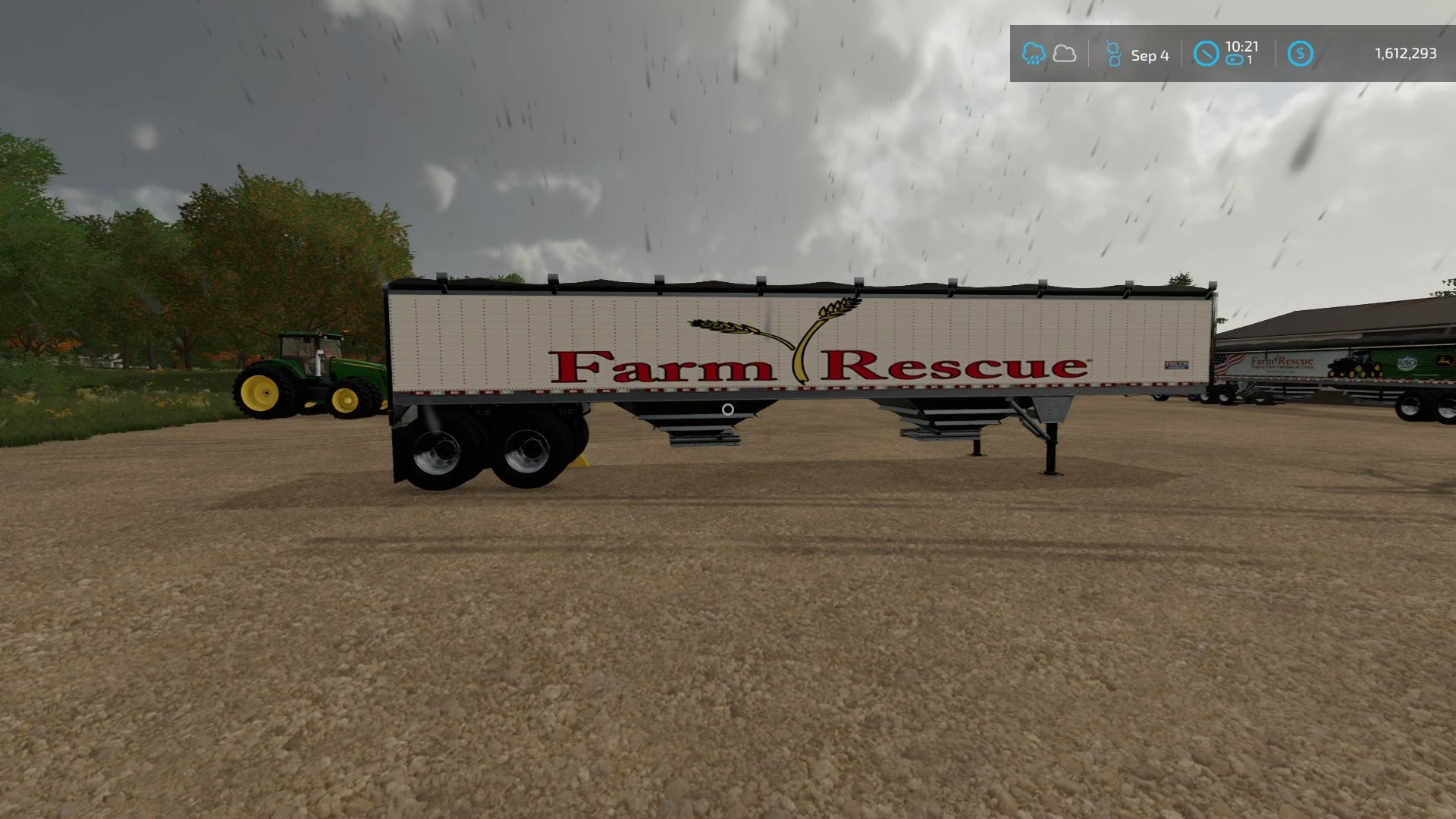Select the green John Deere tractor
The height and width of the screenshot is (819, 1456).
(311, 368)
